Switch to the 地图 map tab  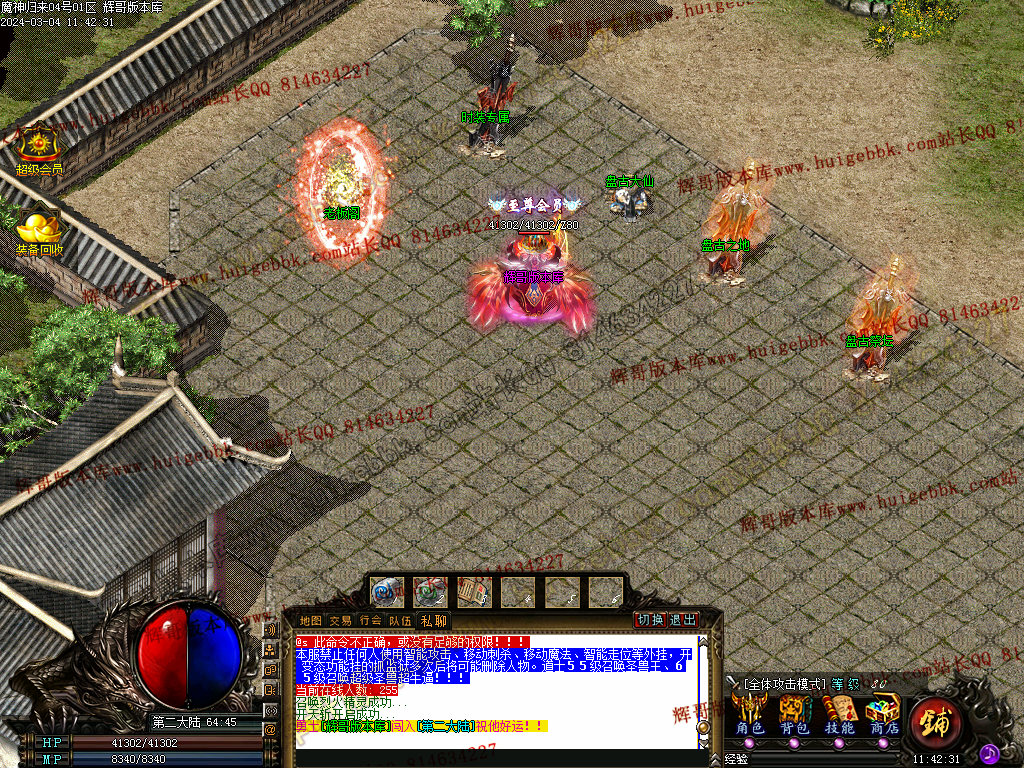coord(311,621)
